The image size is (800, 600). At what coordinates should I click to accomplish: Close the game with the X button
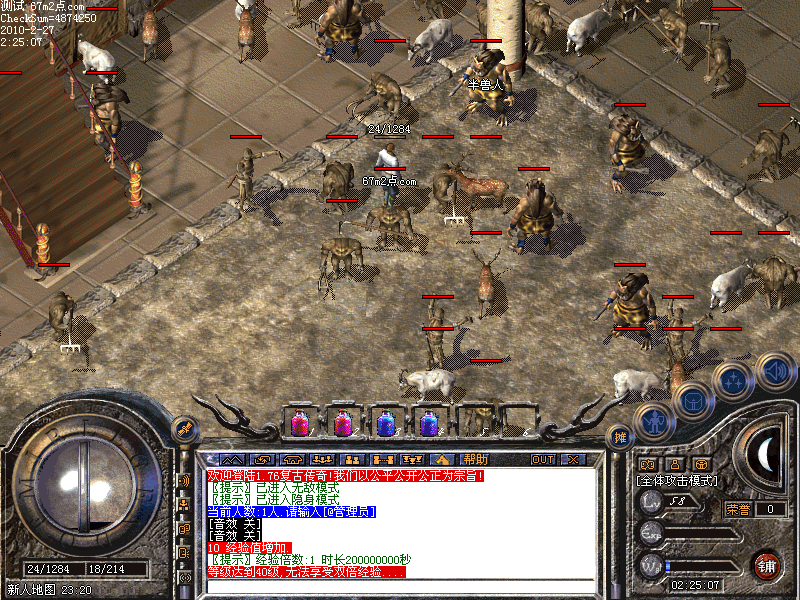coord(572,459)
